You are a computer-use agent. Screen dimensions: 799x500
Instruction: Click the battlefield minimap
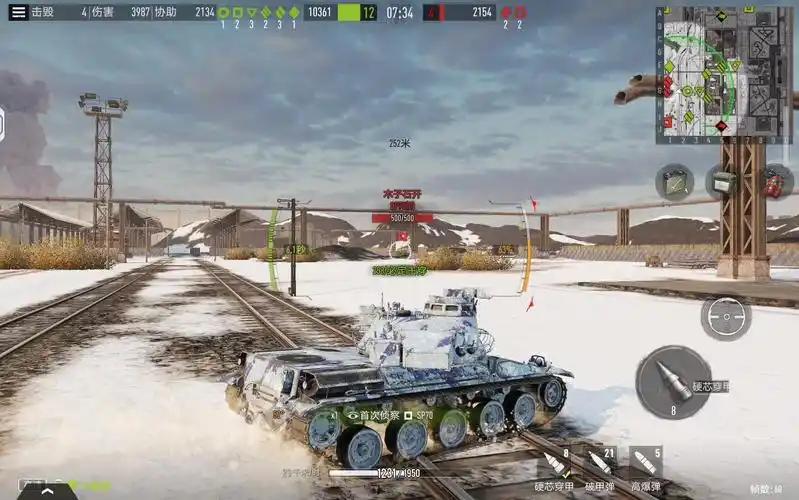click(x=724, y=74)
